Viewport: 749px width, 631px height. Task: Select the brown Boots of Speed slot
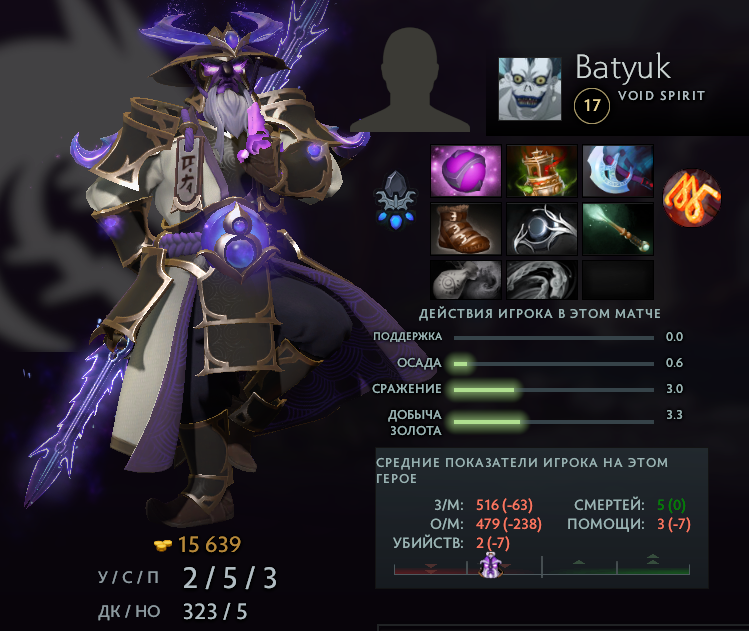[465, 229]
